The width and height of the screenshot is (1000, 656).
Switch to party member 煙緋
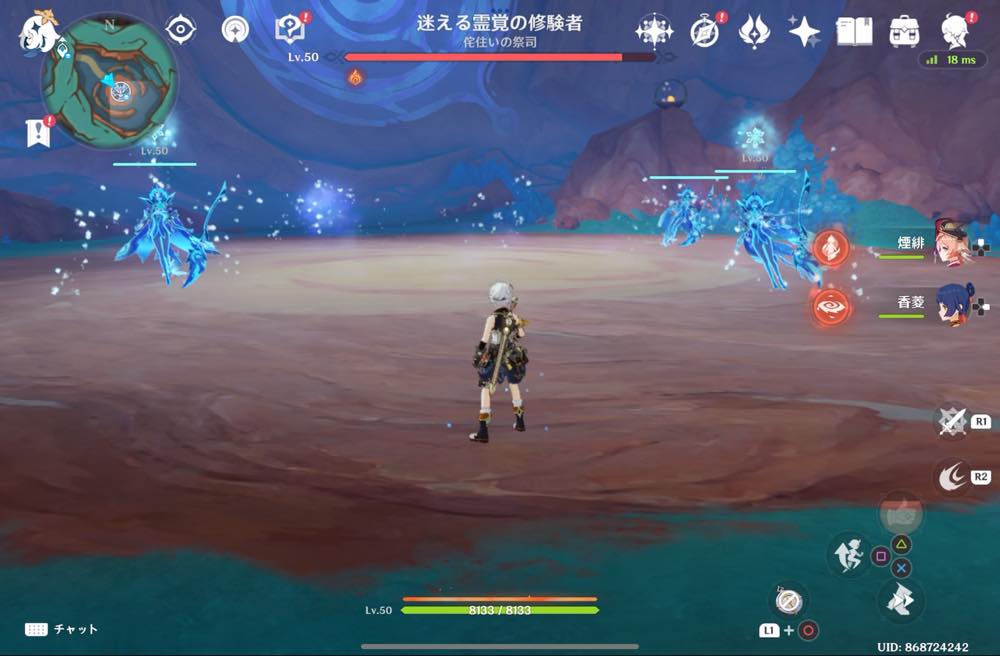point(948,243)
